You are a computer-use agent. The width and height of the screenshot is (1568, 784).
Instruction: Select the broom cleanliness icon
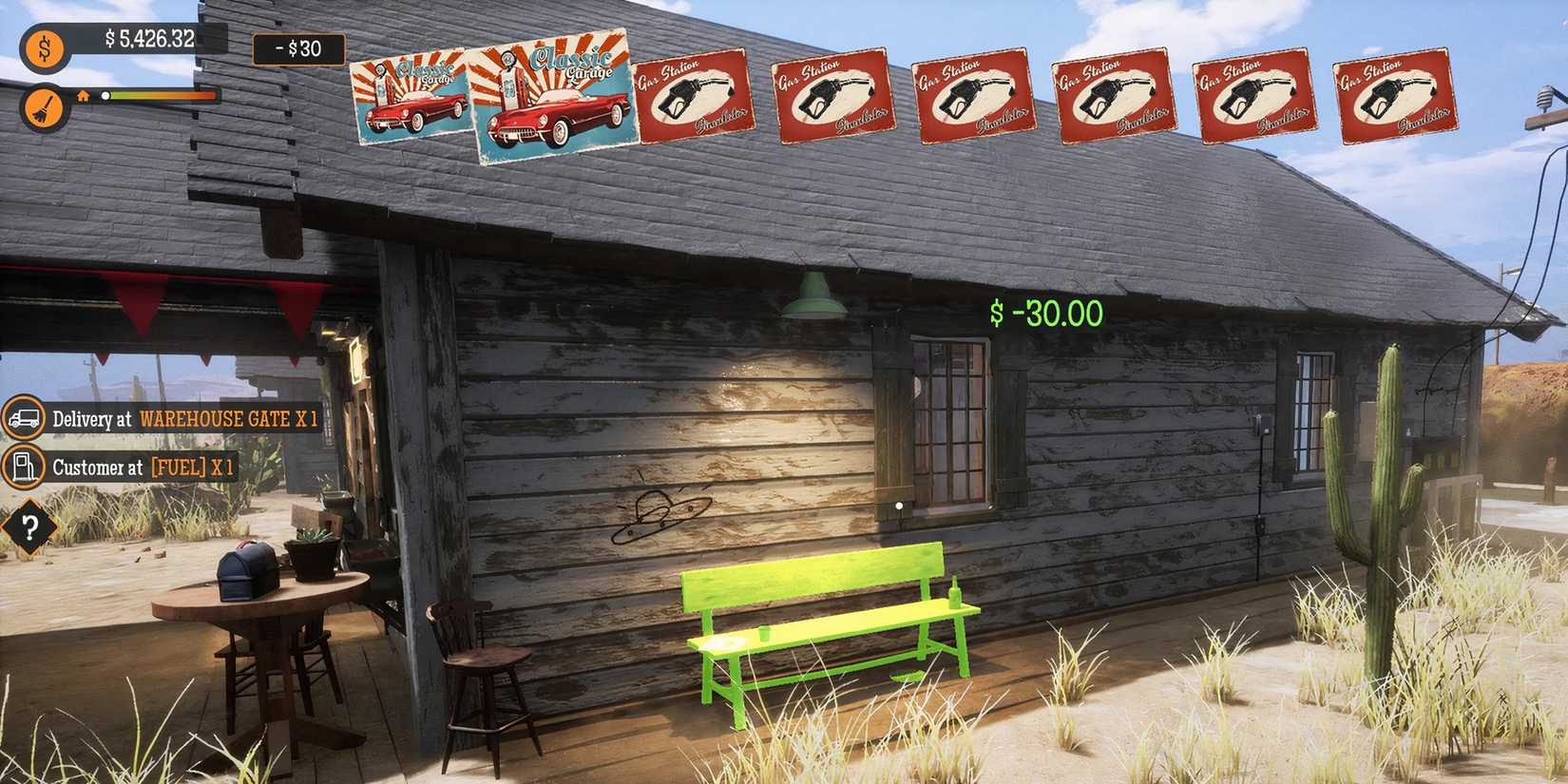pyautogui.click(x=44, y=106)
